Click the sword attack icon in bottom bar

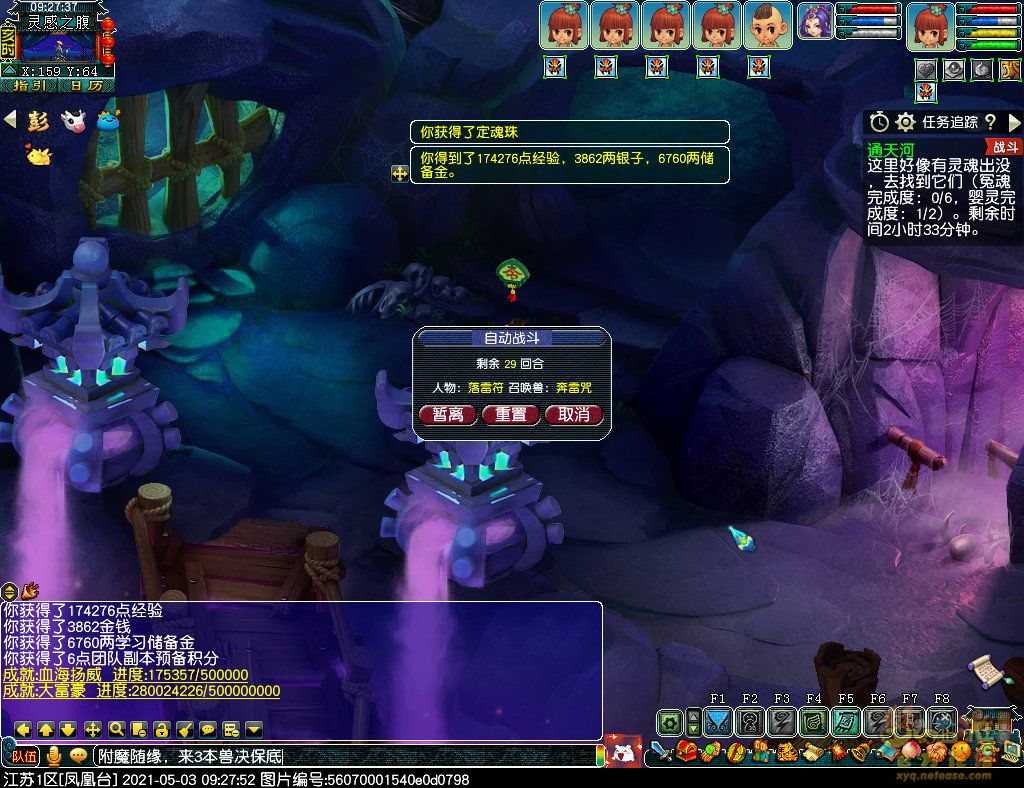point(661,751)
